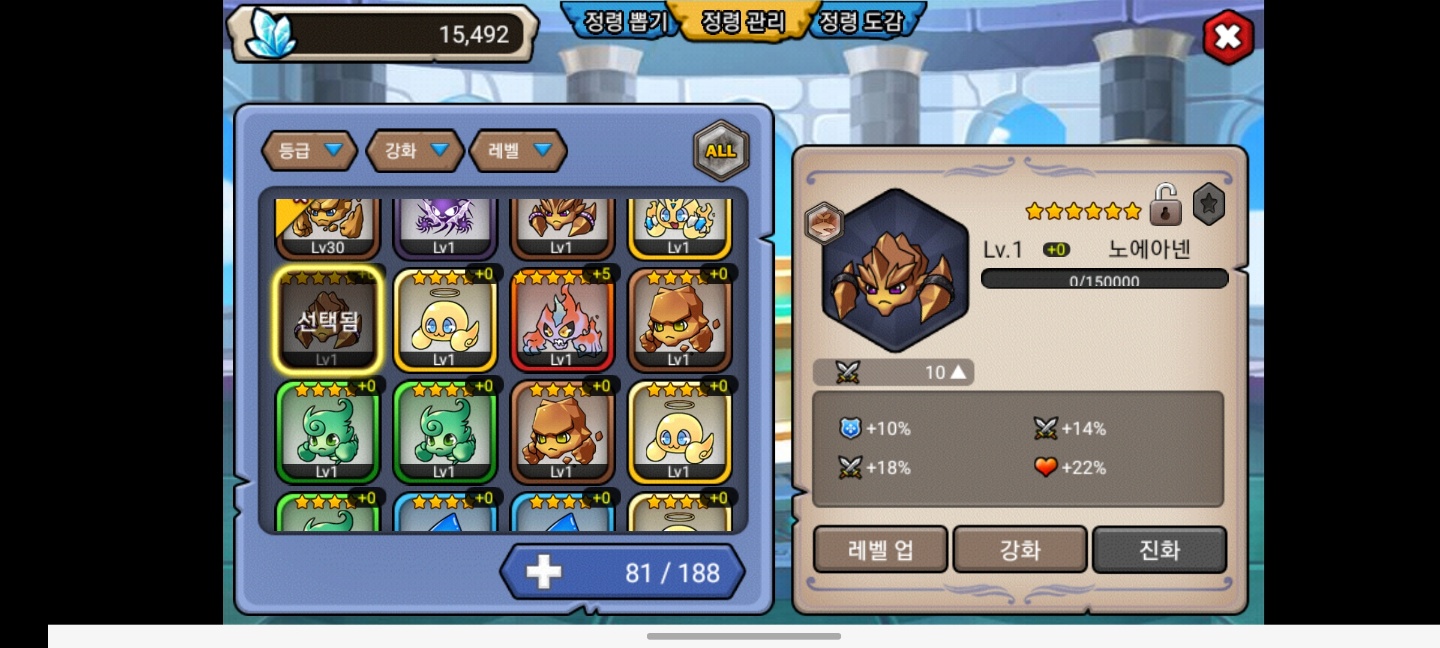
Task: Expand spirit storage with the plus button
Action: tap(544, 572)
